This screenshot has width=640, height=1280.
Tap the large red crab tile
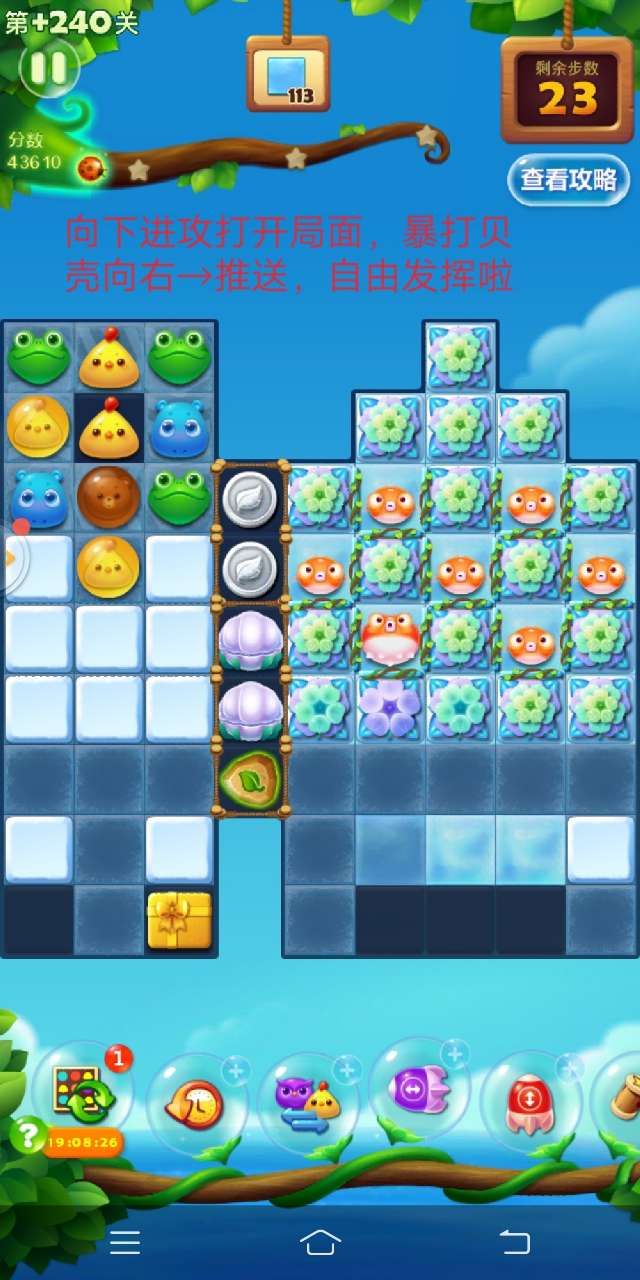pyautogui.click(x=390, y=637)
